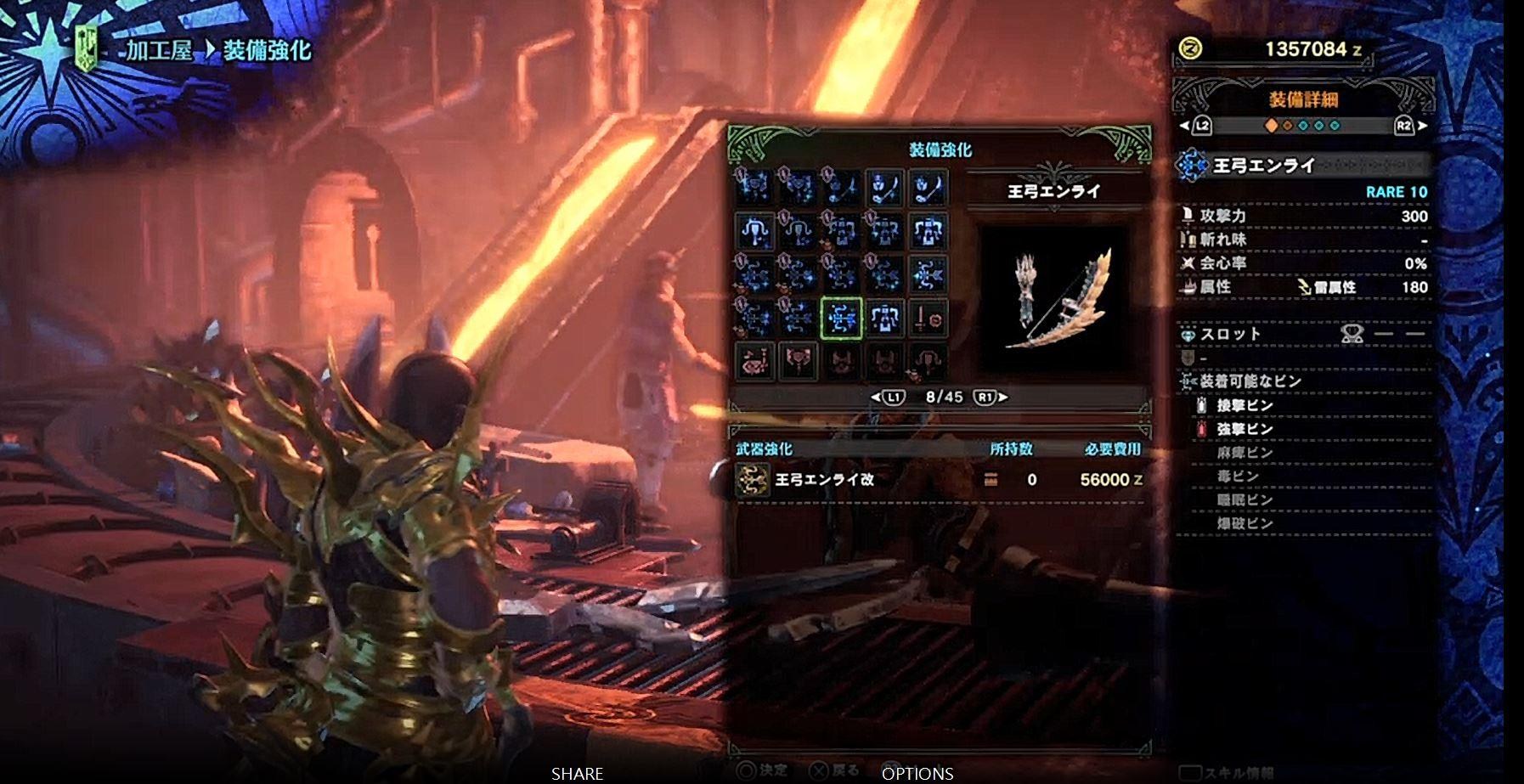Choose the sword and shield weapon slot
The image size is (1524, 784).
point(927,319)
